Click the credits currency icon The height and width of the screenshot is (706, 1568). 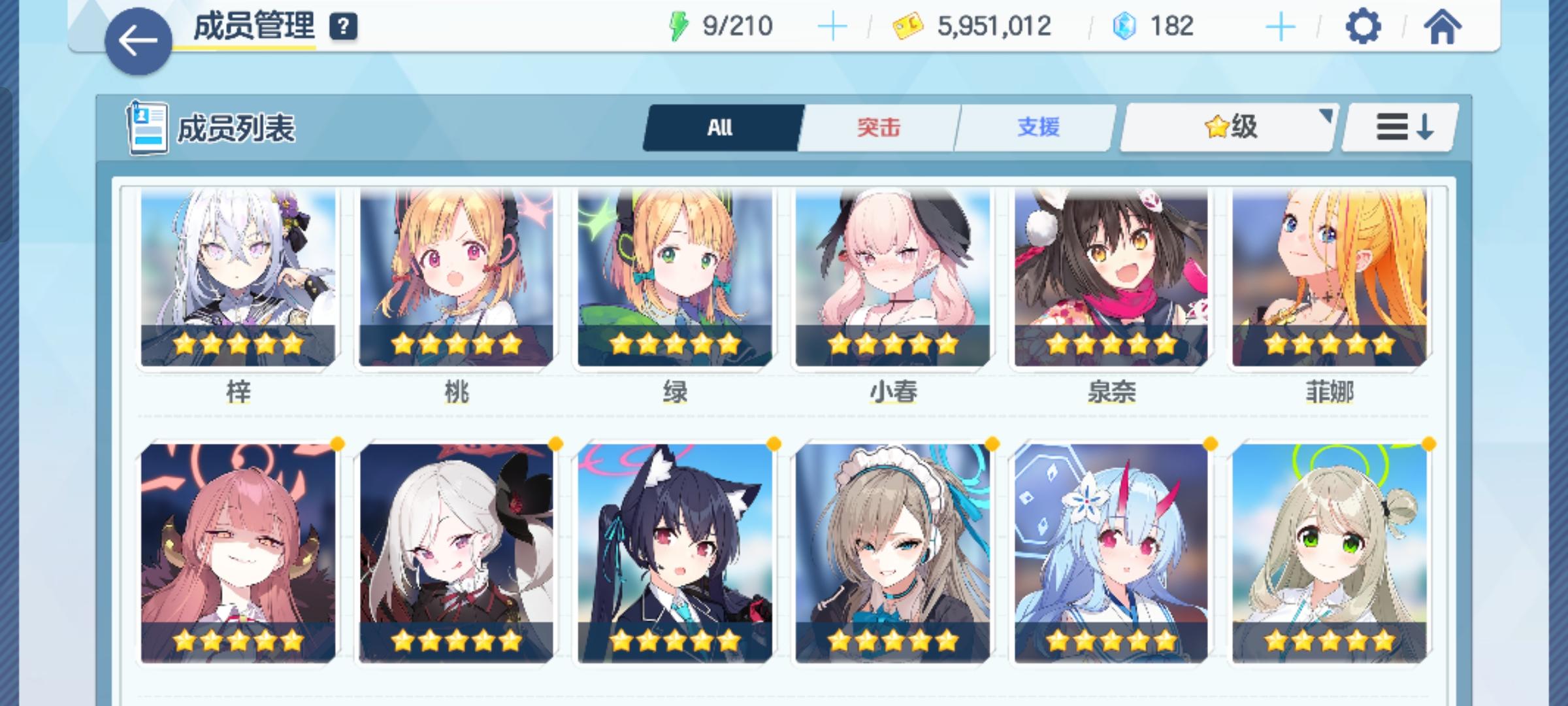[907, 26]
